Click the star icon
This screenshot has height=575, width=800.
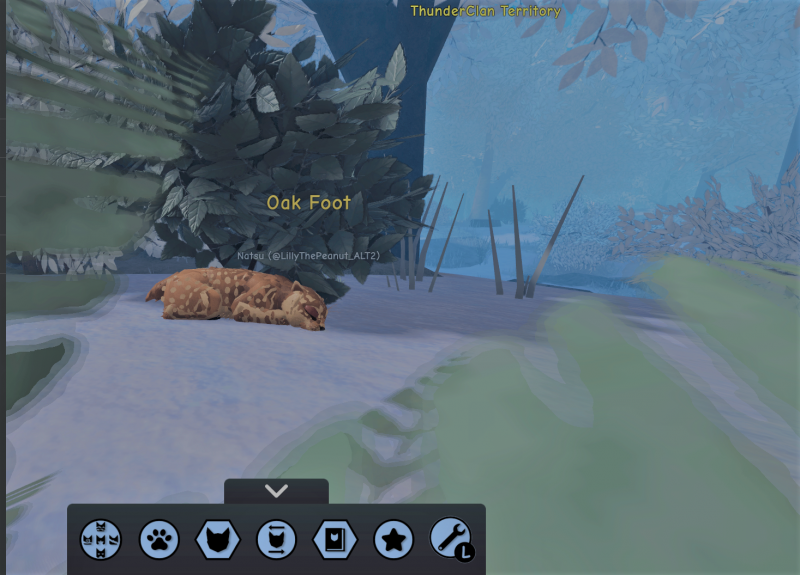pyautogui.click(x=393, y=540)
